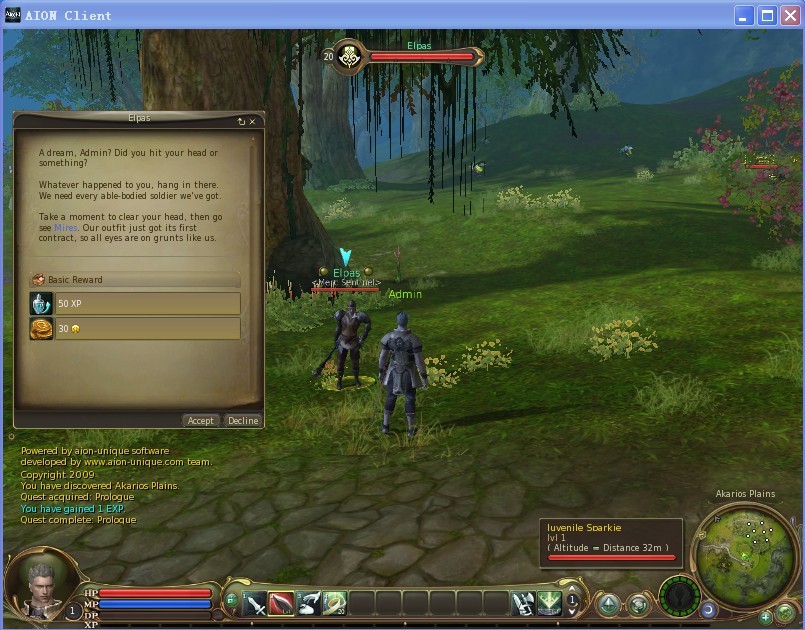Image resolution: width=805 pixels, height=630 pixels.
Task: Decline the quest offered by Elpas
Action: (x=243, y=421)
